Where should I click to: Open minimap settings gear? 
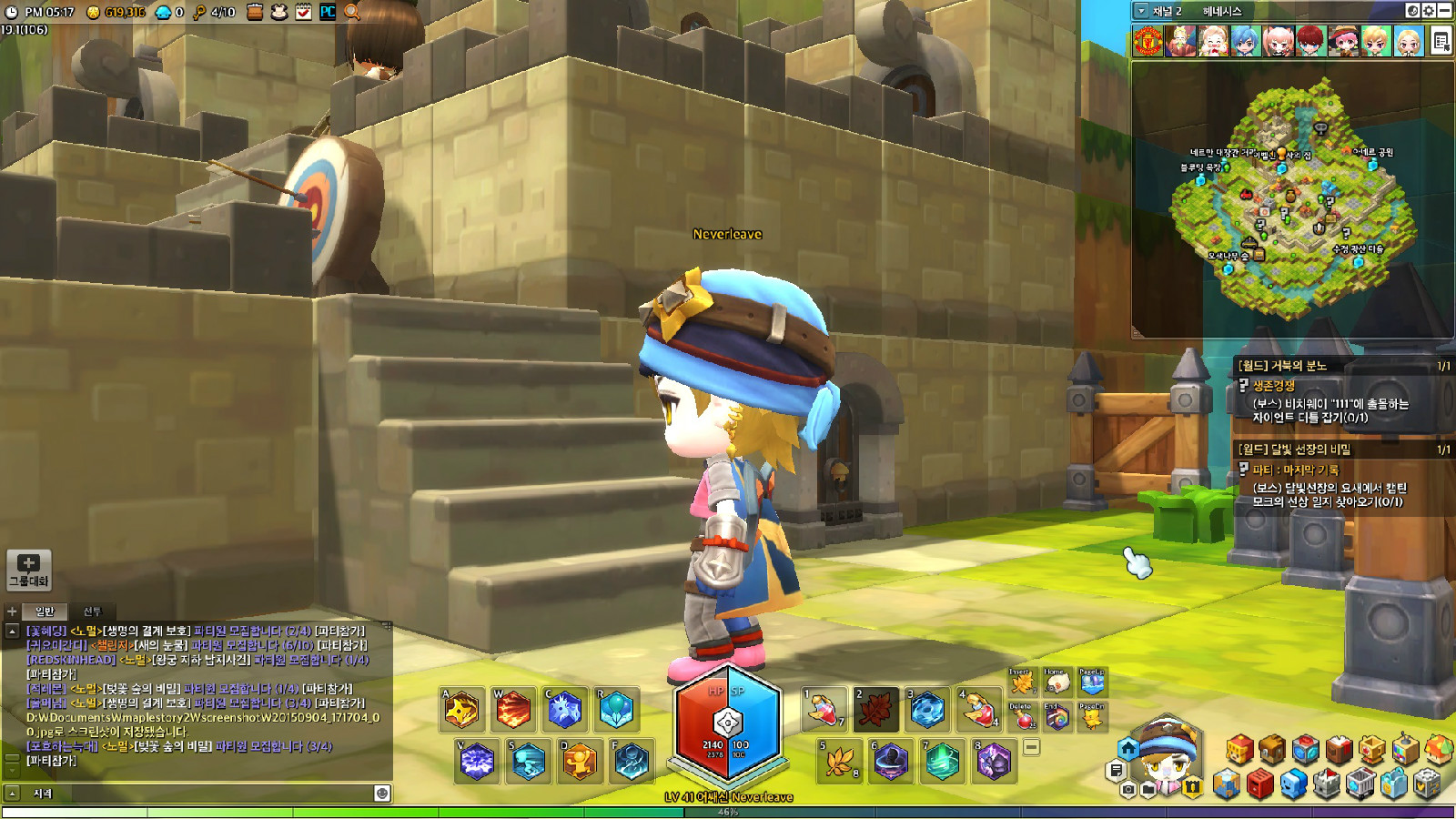1429,11
